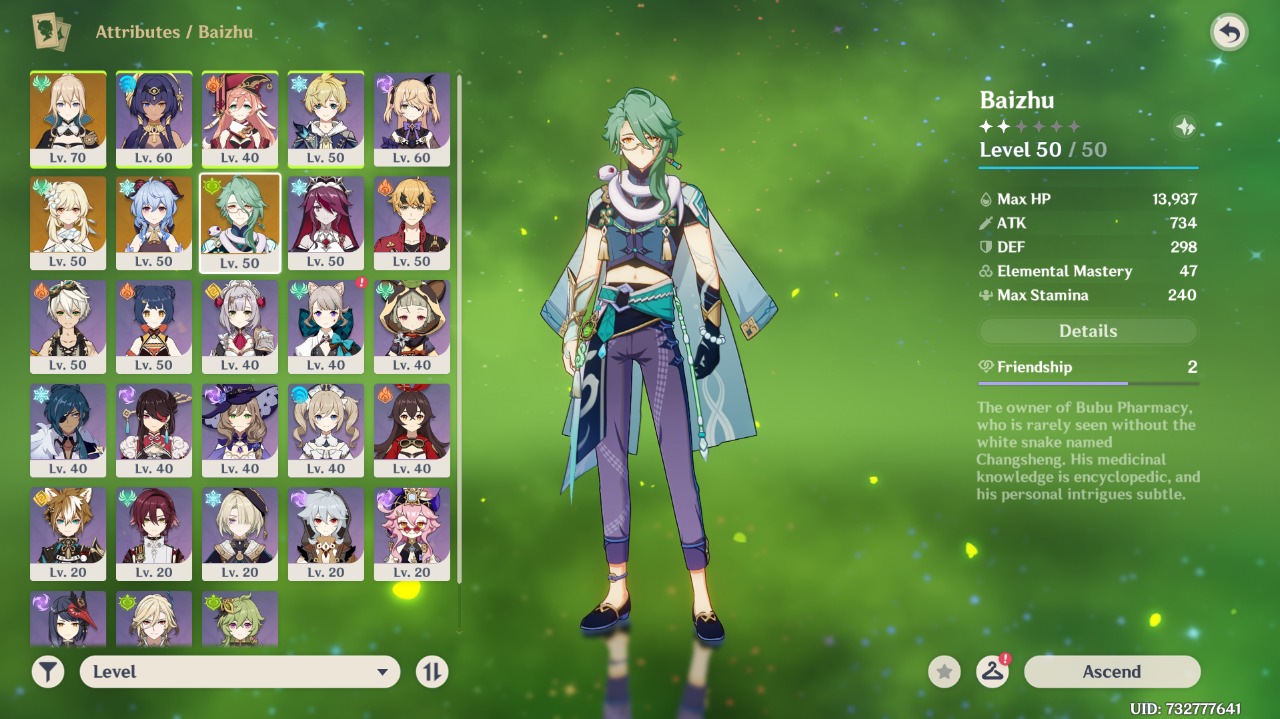Screen dimensions: 1280x719
Task: Open the Level sort dropdown
Action: coord(240,672)
